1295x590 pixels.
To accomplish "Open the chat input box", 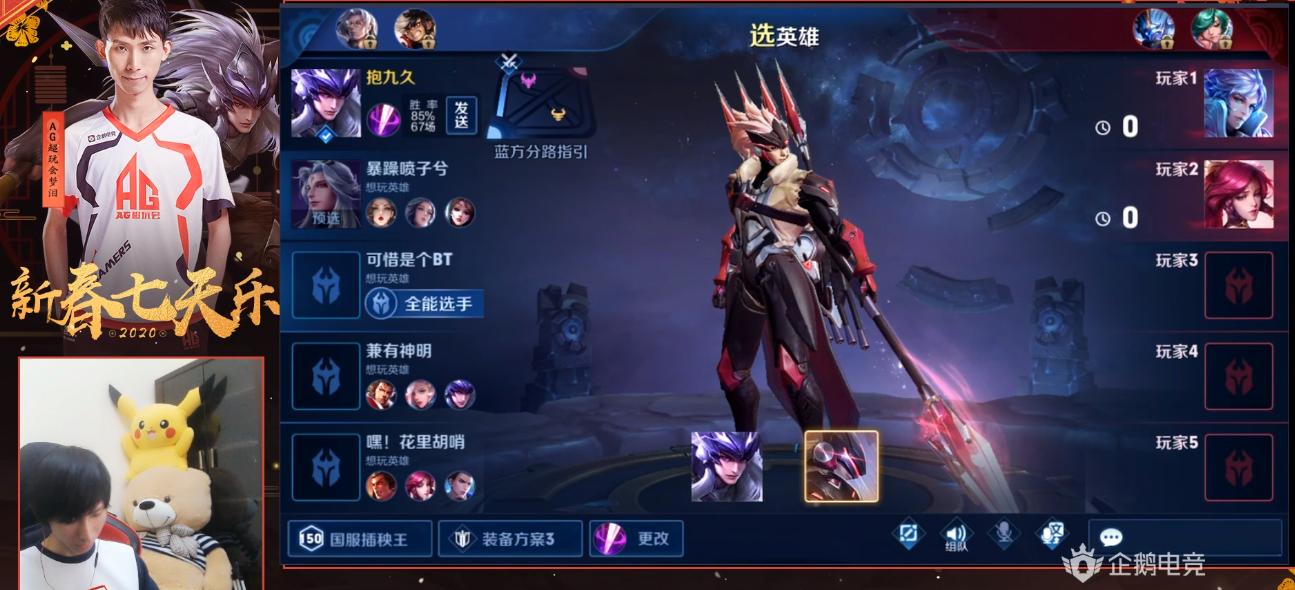I will tap(1185, 537).
